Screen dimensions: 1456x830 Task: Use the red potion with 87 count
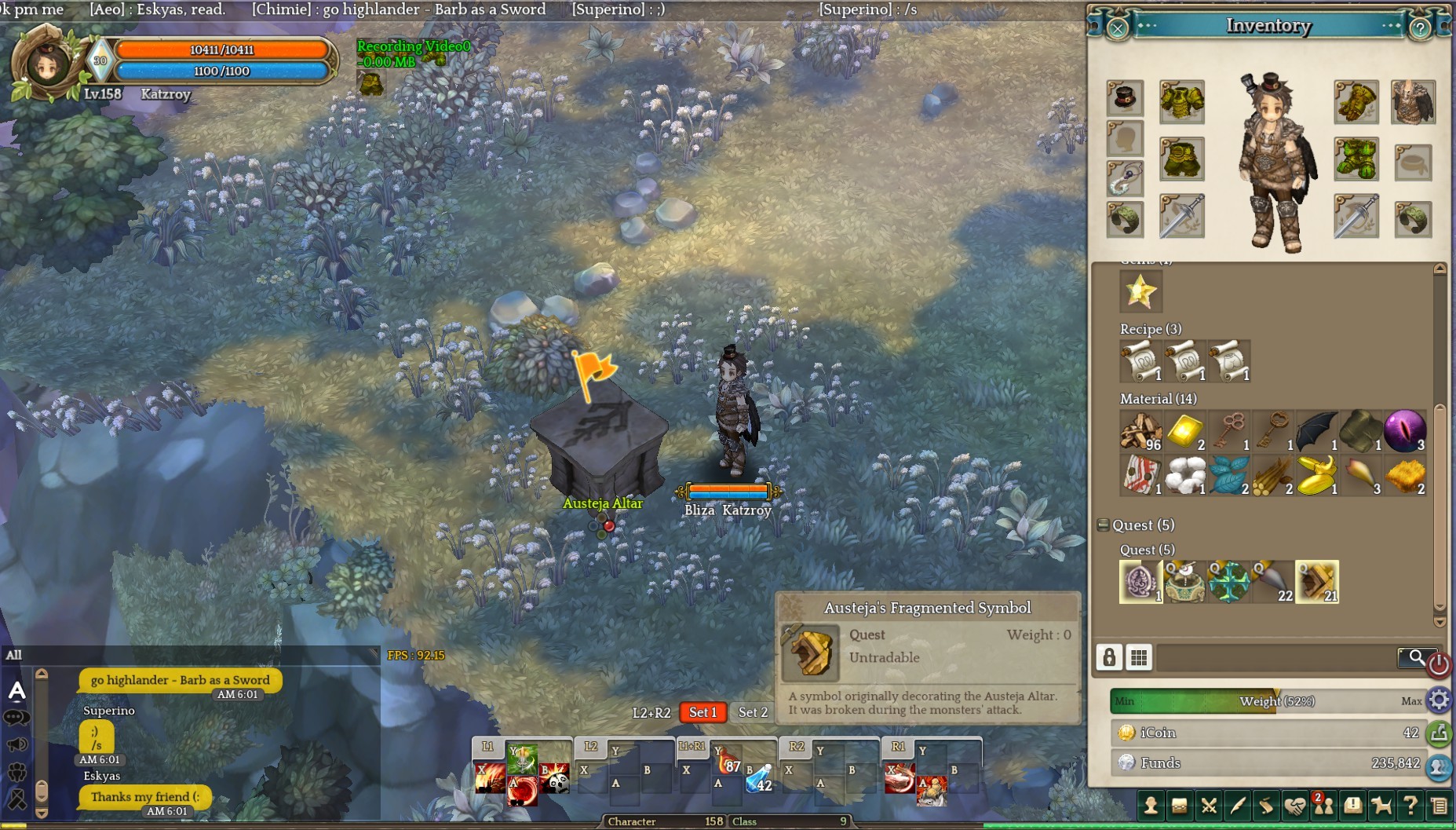point(729,761)
